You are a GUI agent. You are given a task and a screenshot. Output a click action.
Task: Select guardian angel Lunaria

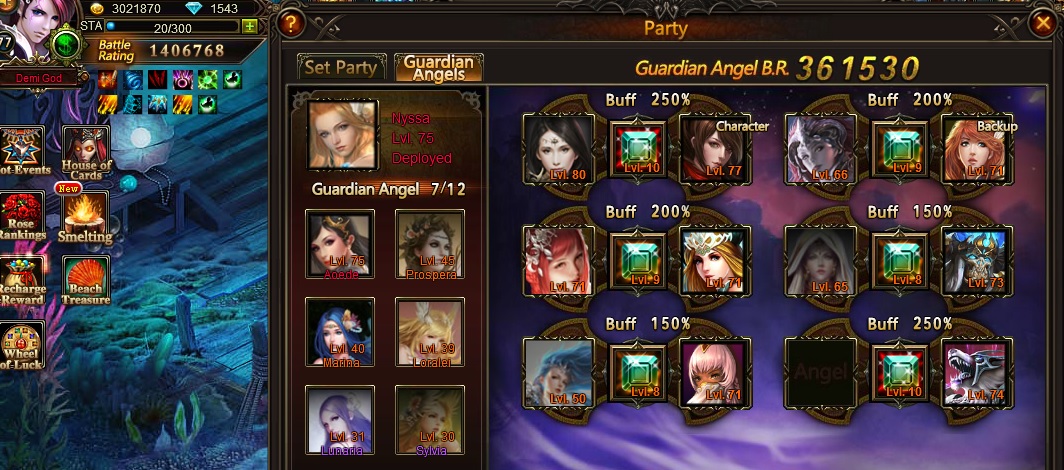click(x=340, y=421)
